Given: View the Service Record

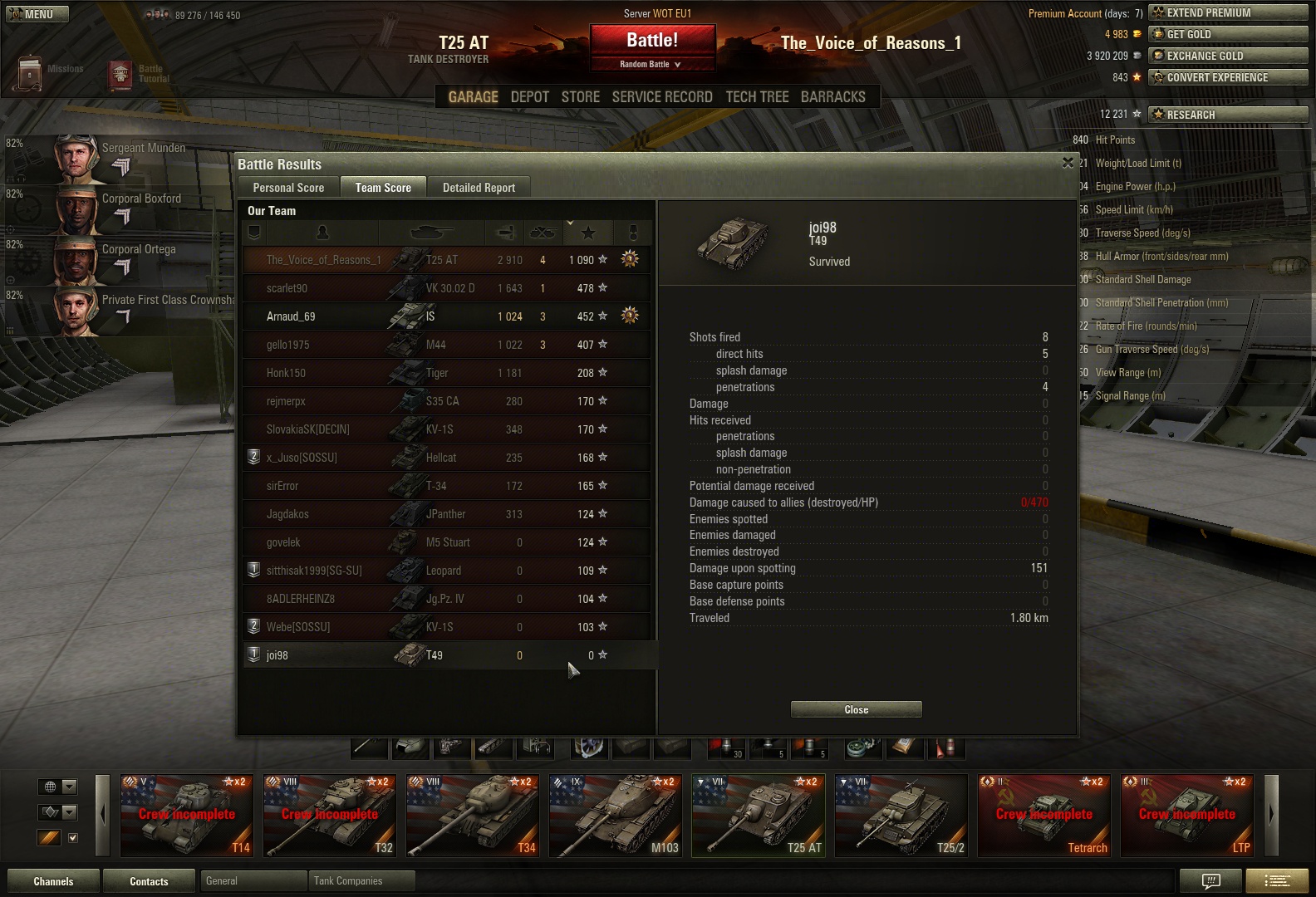Looking at the screenshot, I should click(x=662, y=97).
